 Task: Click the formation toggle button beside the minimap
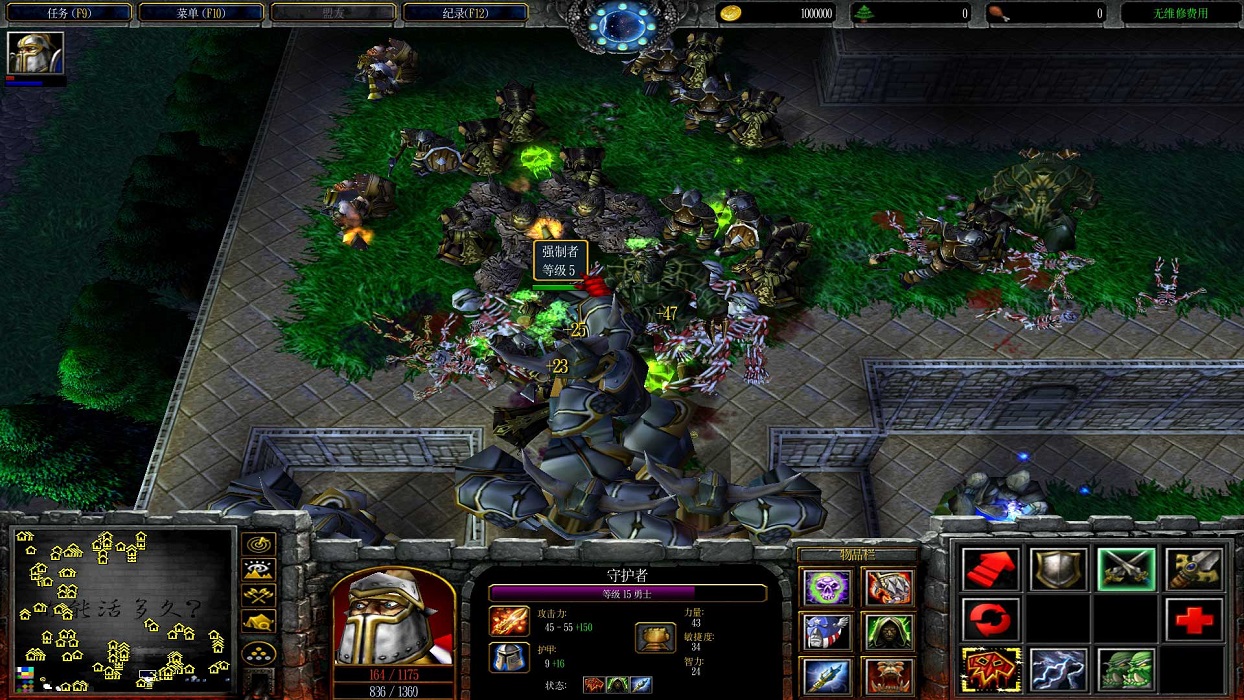(259, 653)
